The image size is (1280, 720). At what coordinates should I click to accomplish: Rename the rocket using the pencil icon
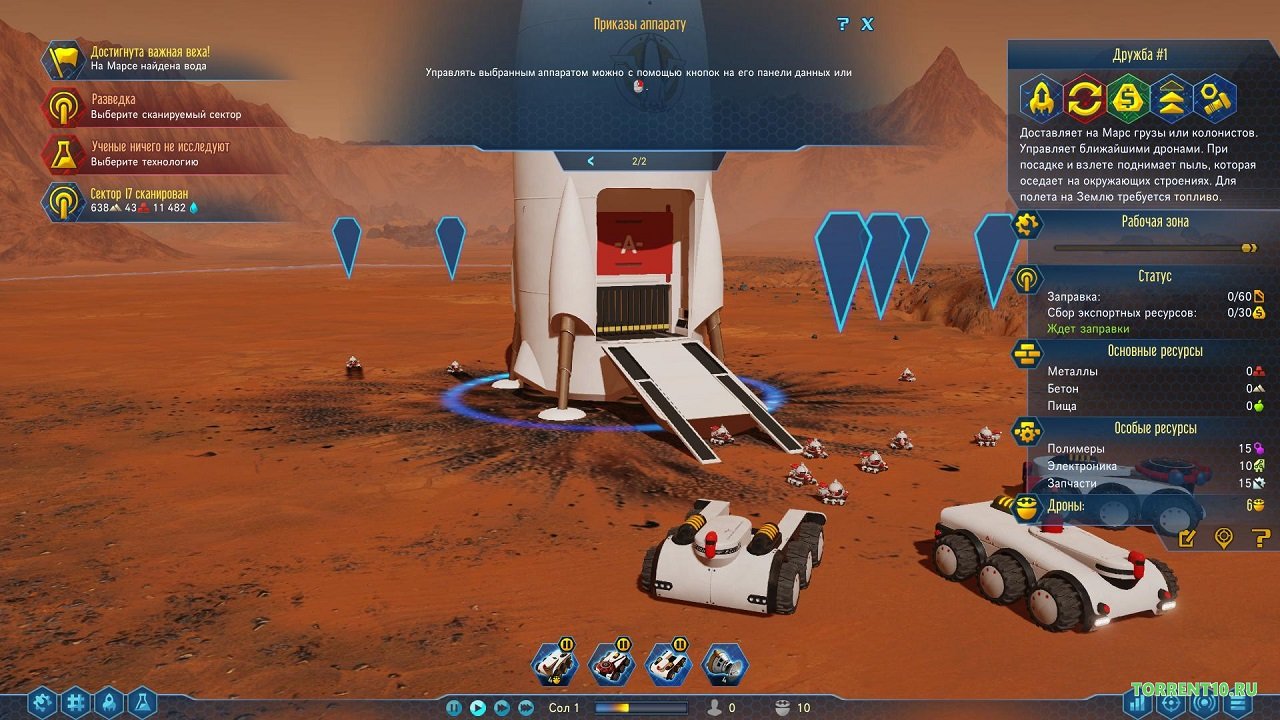tap(1187, 539)
